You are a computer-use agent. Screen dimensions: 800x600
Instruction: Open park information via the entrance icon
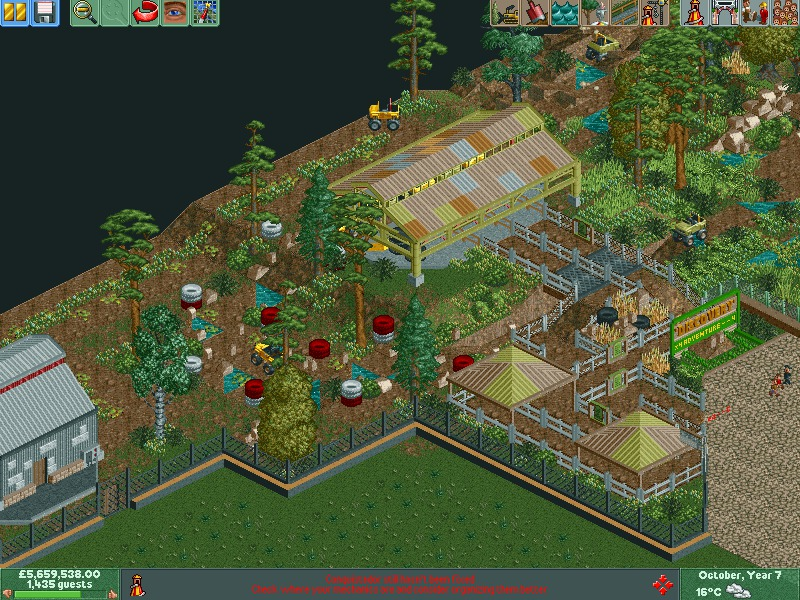[x=723, y=13]
